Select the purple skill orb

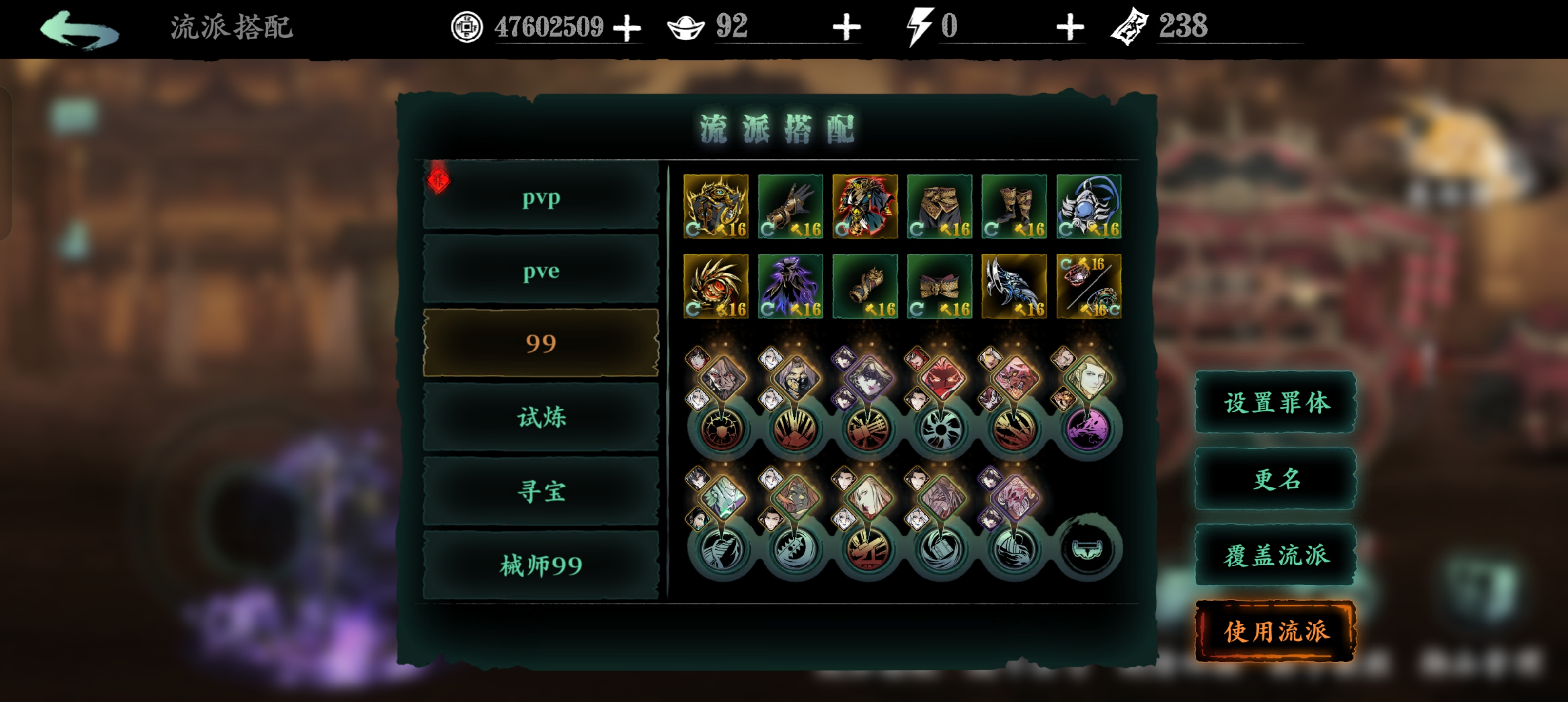1088,429
